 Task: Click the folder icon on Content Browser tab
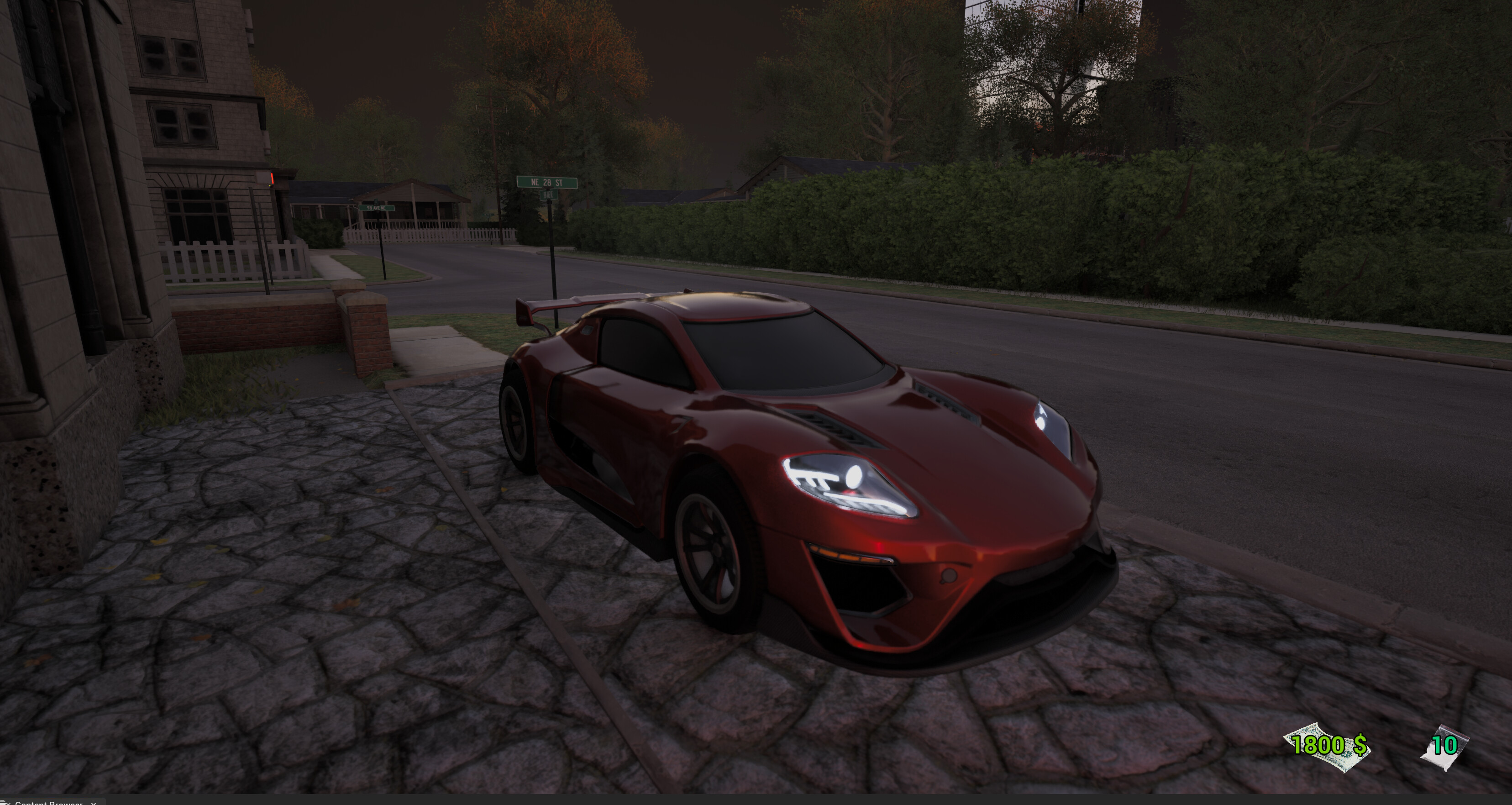pos(6,803)
